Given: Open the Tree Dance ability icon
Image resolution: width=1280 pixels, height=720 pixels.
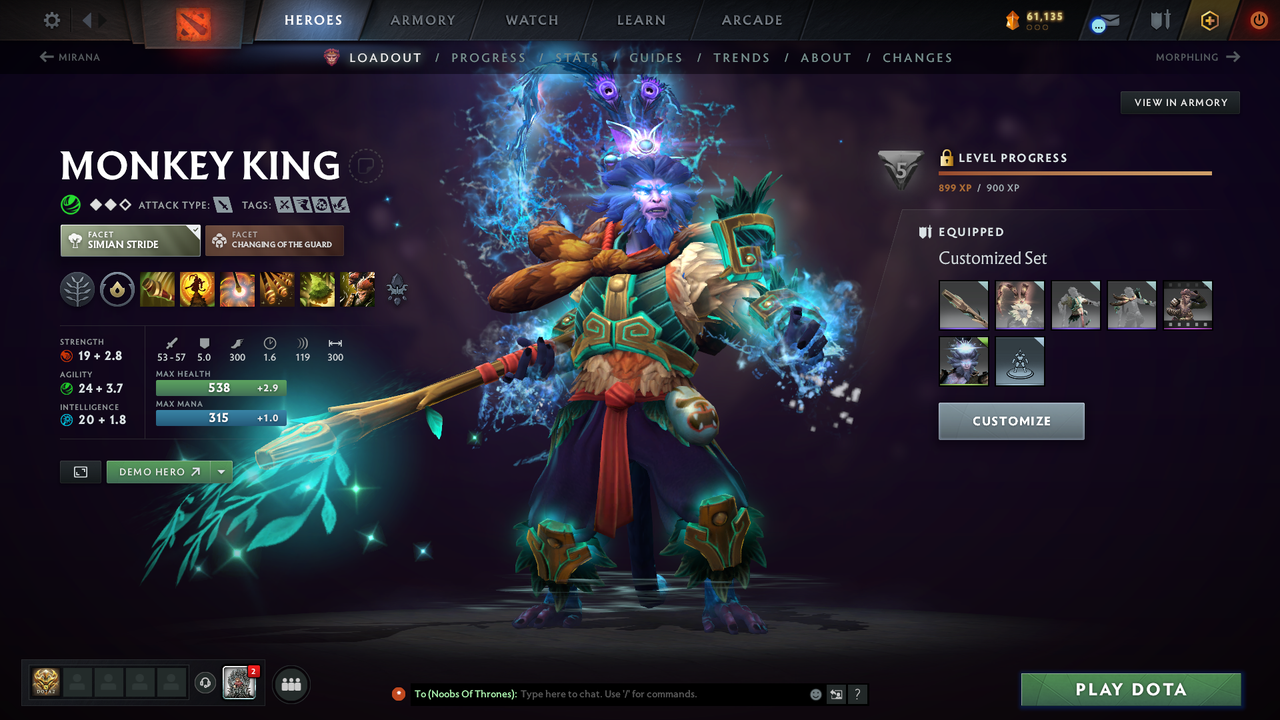Looking at the screenshot, I should click(197, 289).
